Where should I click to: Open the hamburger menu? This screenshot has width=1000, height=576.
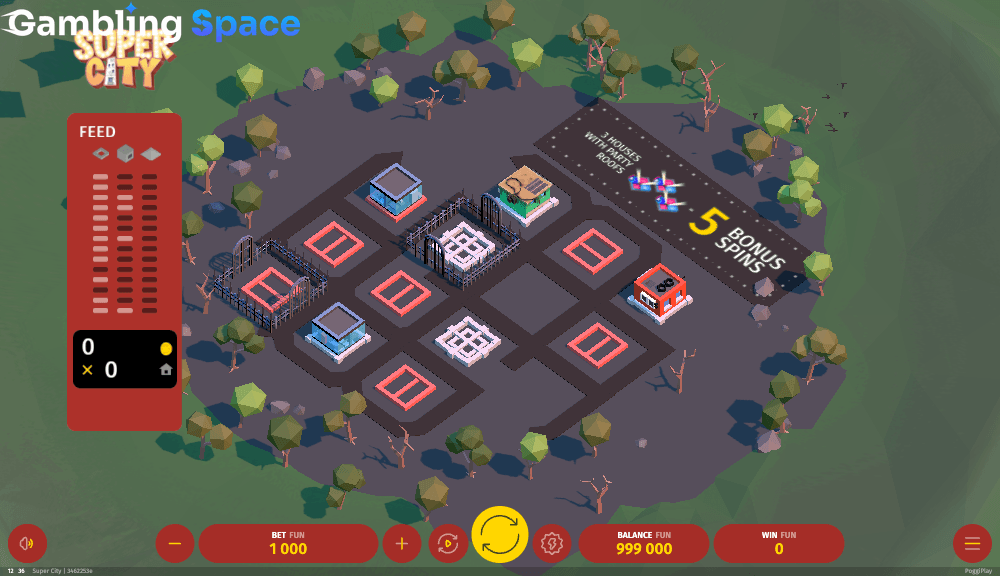(971, 544)
